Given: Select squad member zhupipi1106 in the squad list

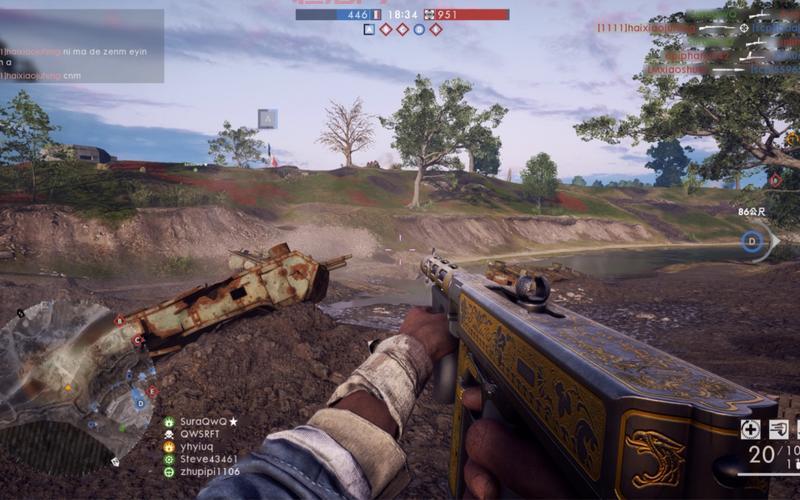Looking at the screenshot, I should coord(209,471).
